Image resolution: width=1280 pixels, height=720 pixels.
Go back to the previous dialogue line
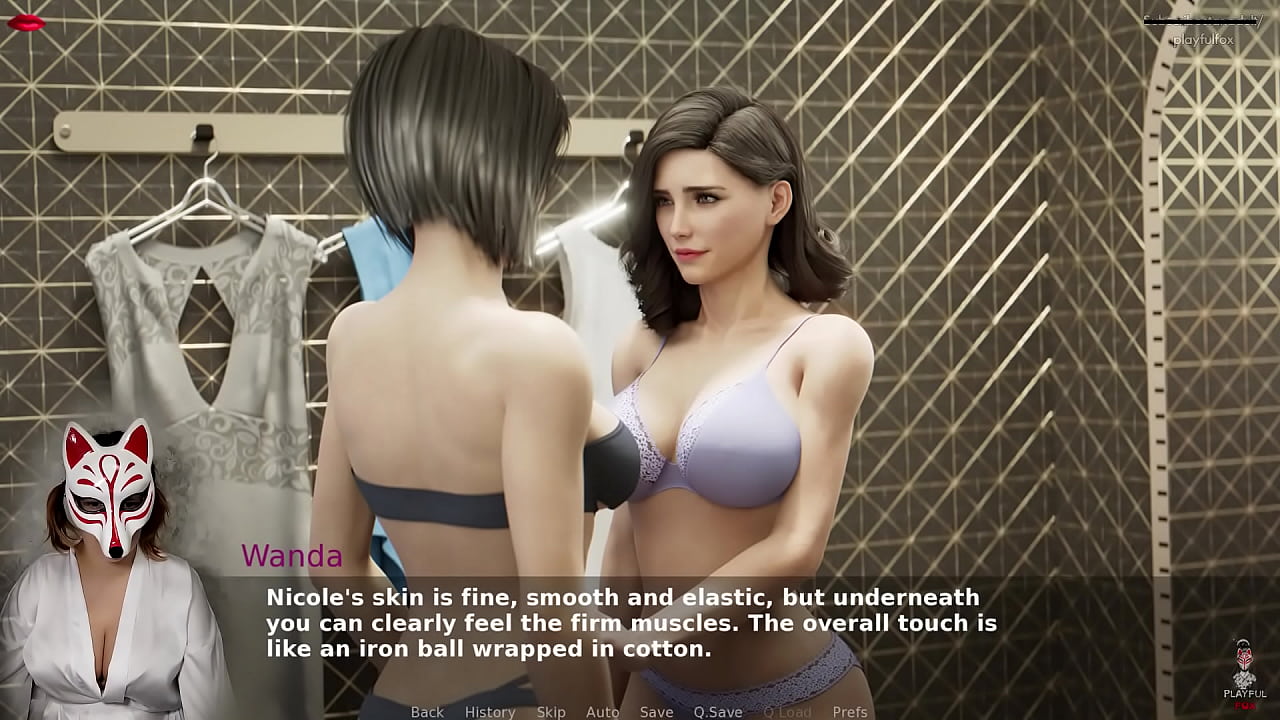click(427, 711)
